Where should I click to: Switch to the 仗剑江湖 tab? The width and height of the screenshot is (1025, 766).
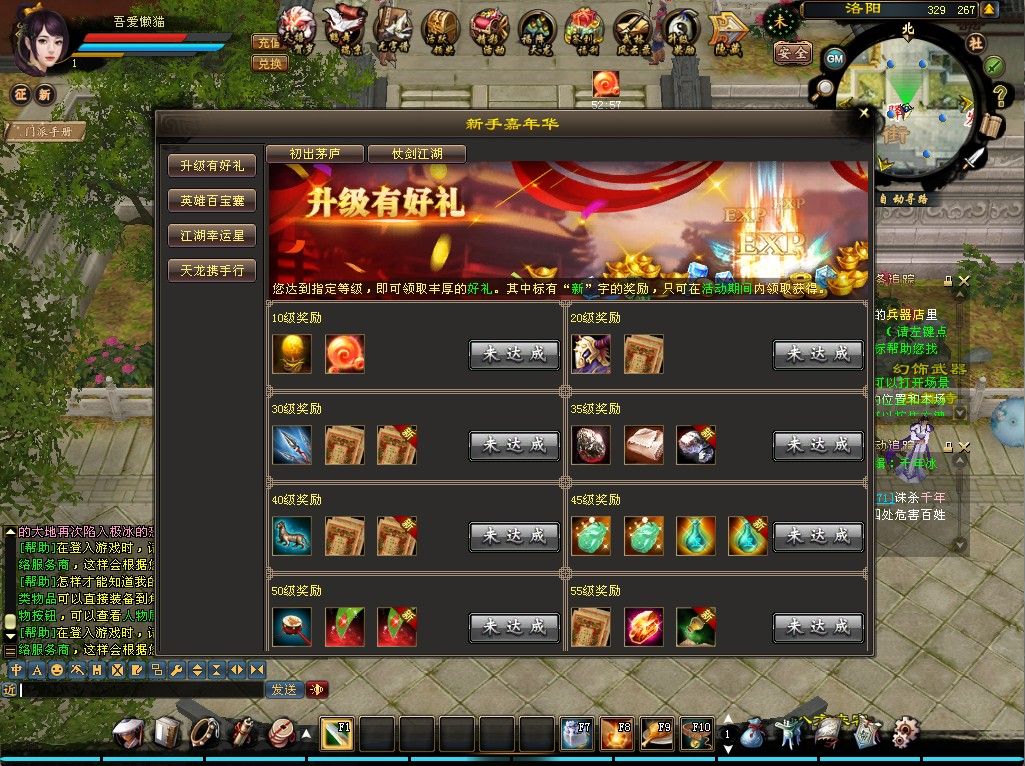417,154
